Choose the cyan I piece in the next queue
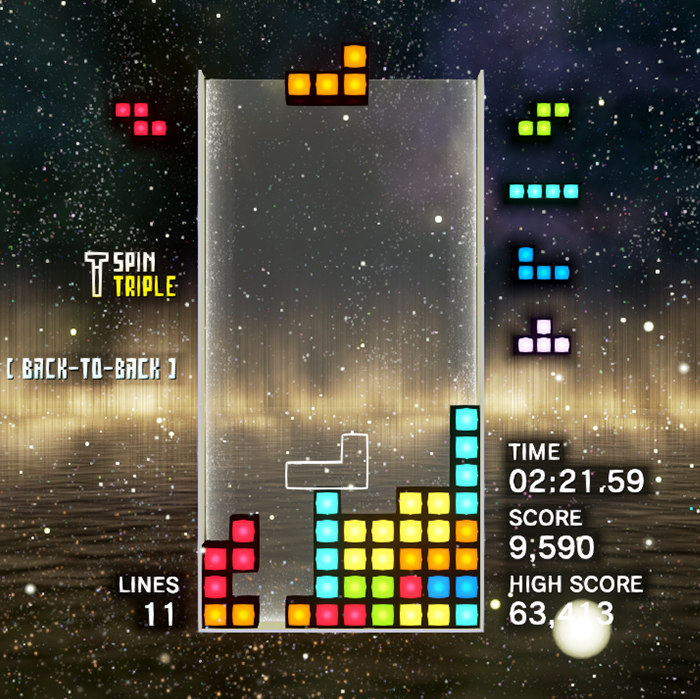Viewport: 700px width, 699px height. coord(543,191)
